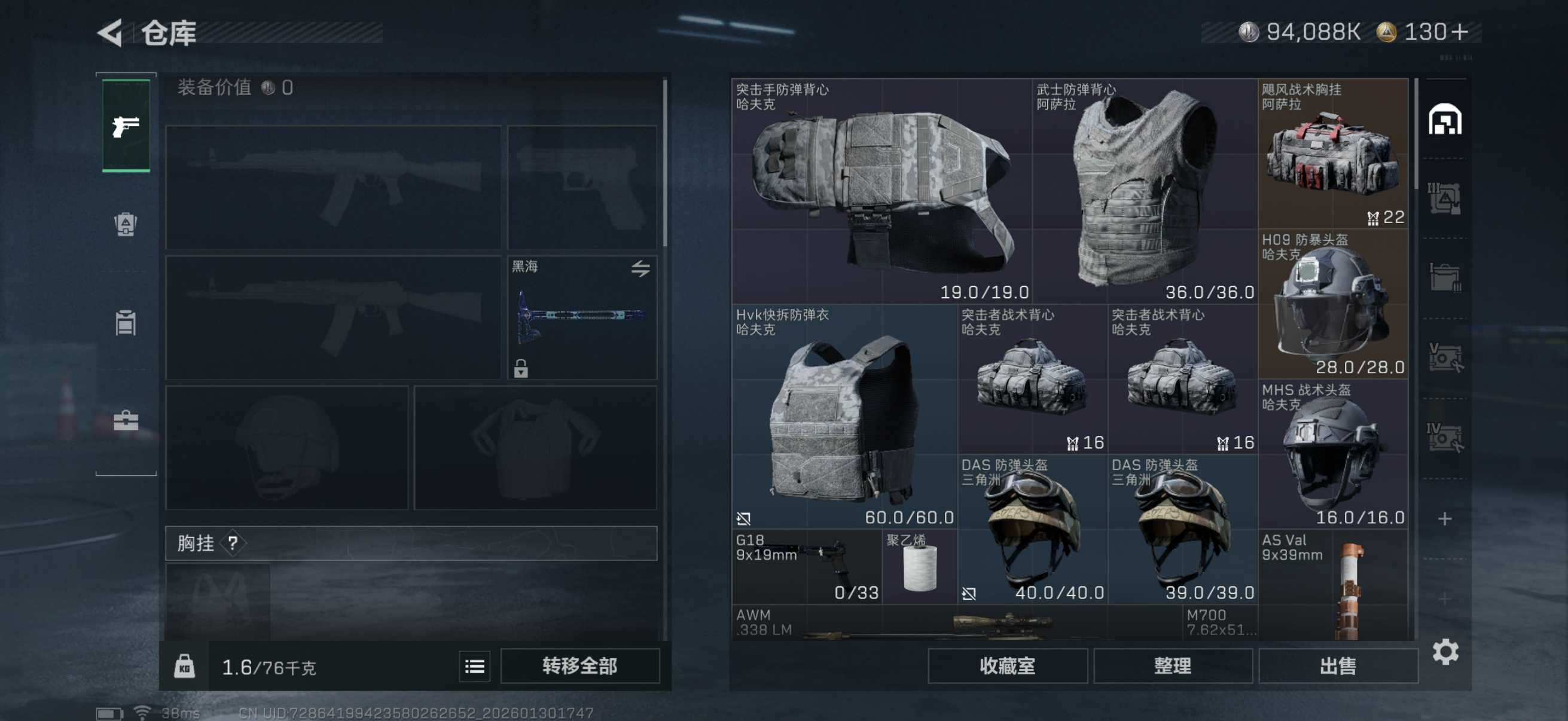
Task: Select the 黑海 axe melee slot
Action: click(x=582, y=317)
